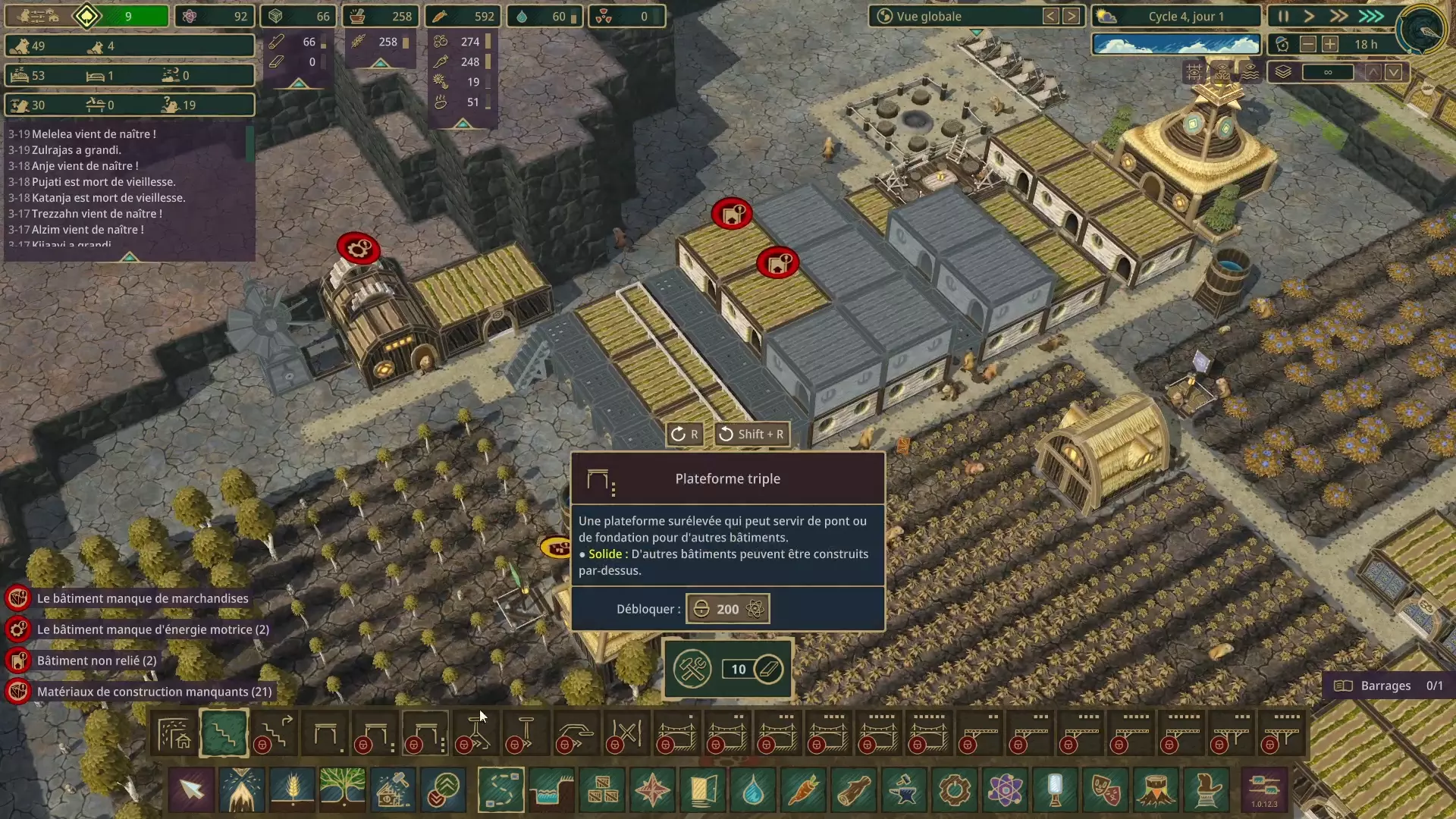Lower the visible layer level down arrow
Screen dimensions: 1456x819
(1394, 72)
